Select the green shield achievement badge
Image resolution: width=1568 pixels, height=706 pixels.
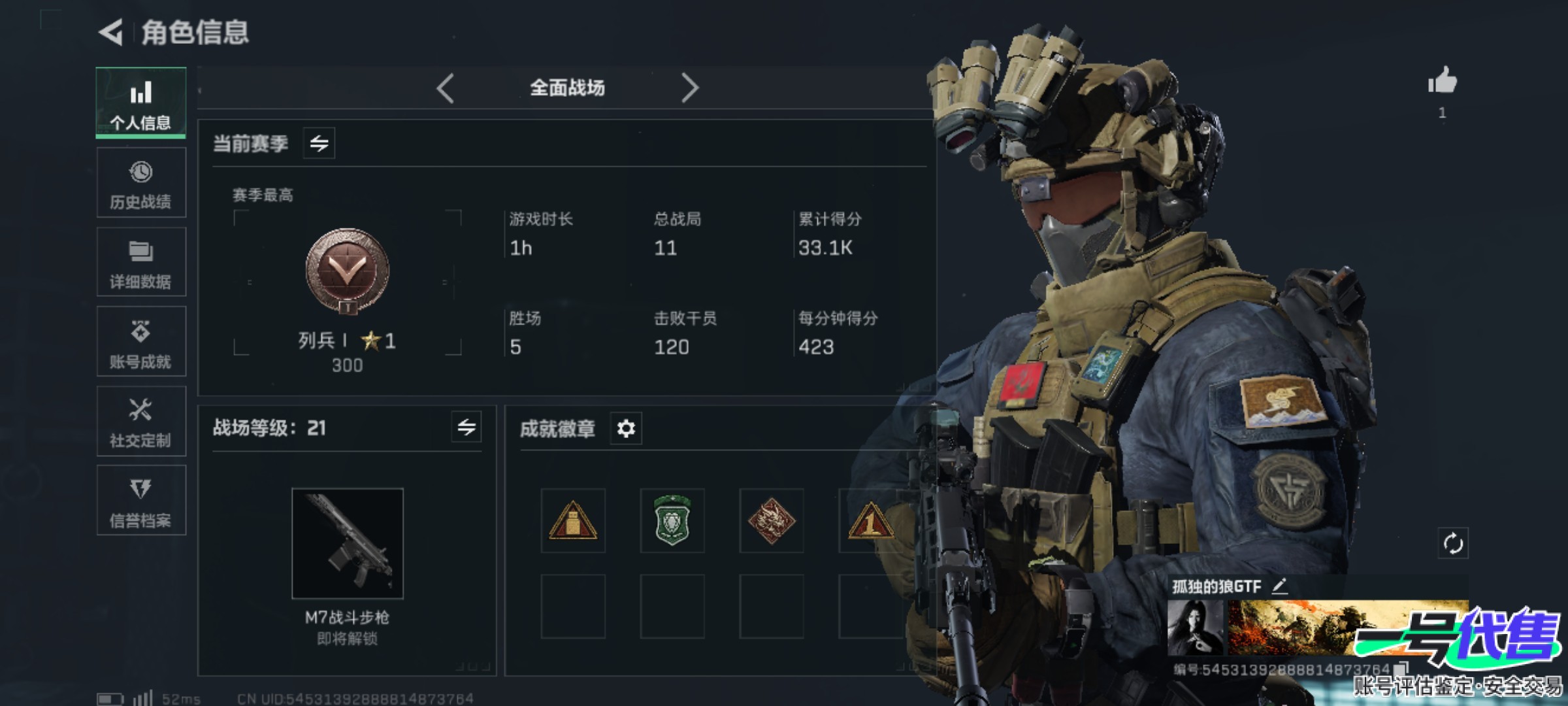coord(672,521)
